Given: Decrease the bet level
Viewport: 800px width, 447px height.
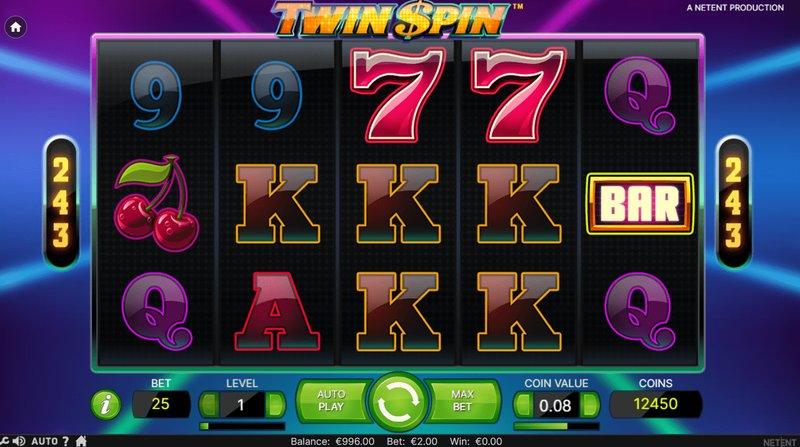Looking at the screenshot, I should pos(207,405).
